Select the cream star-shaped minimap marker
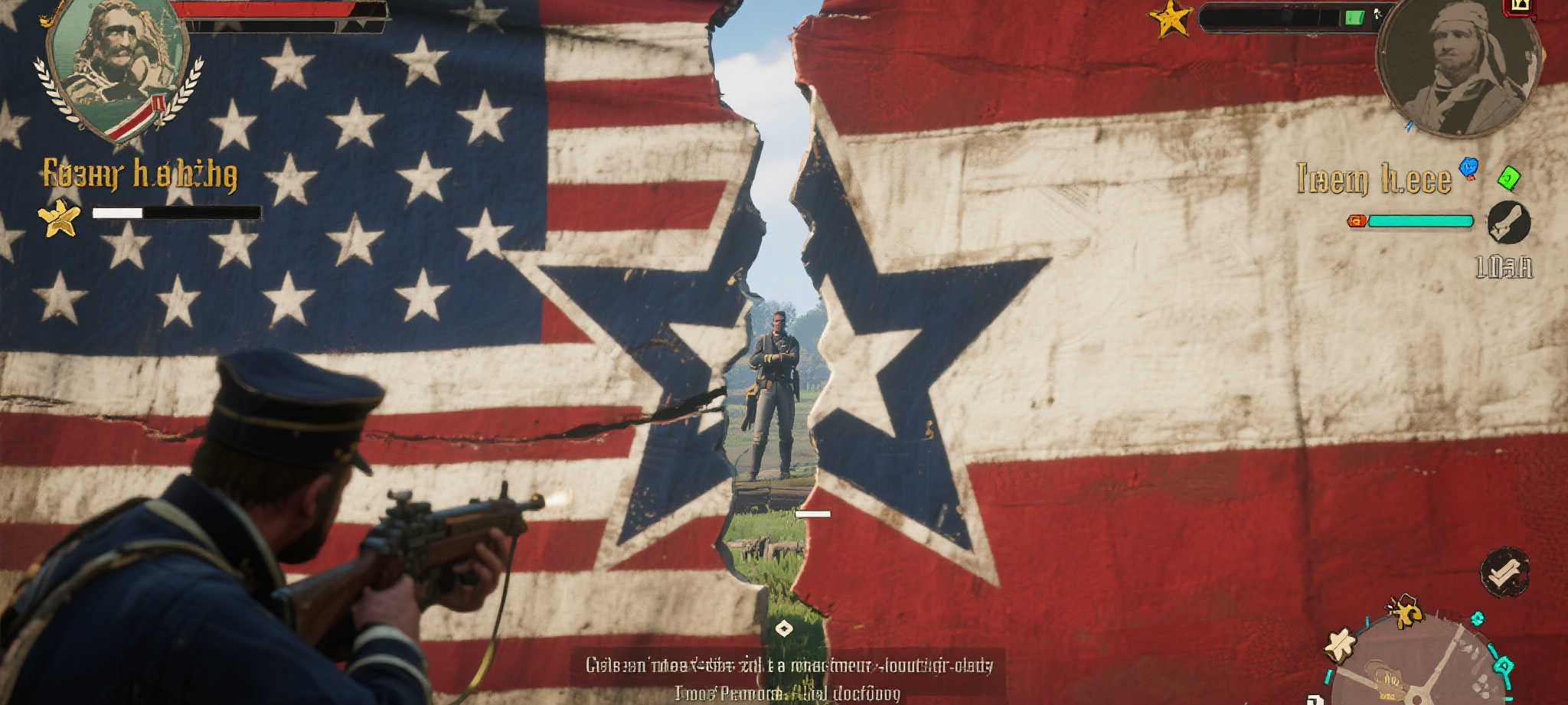The height and width of the screenshot is (705, 1568). (1341, 645)
